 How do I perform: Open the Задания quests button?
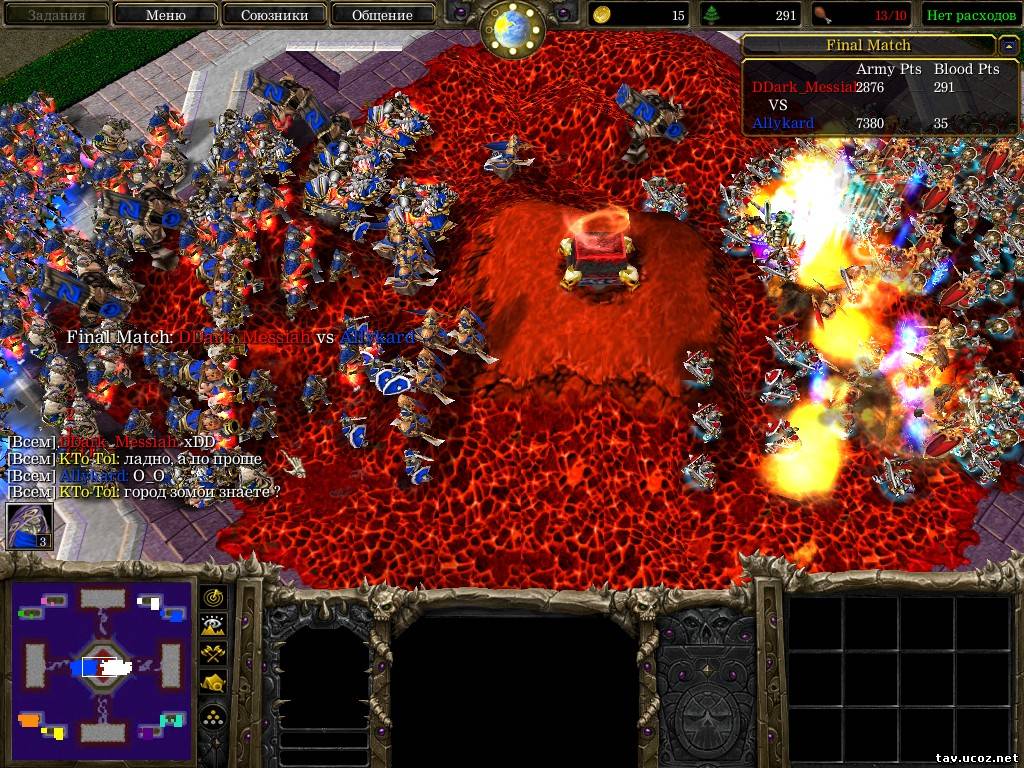click(x=56, y=15)
